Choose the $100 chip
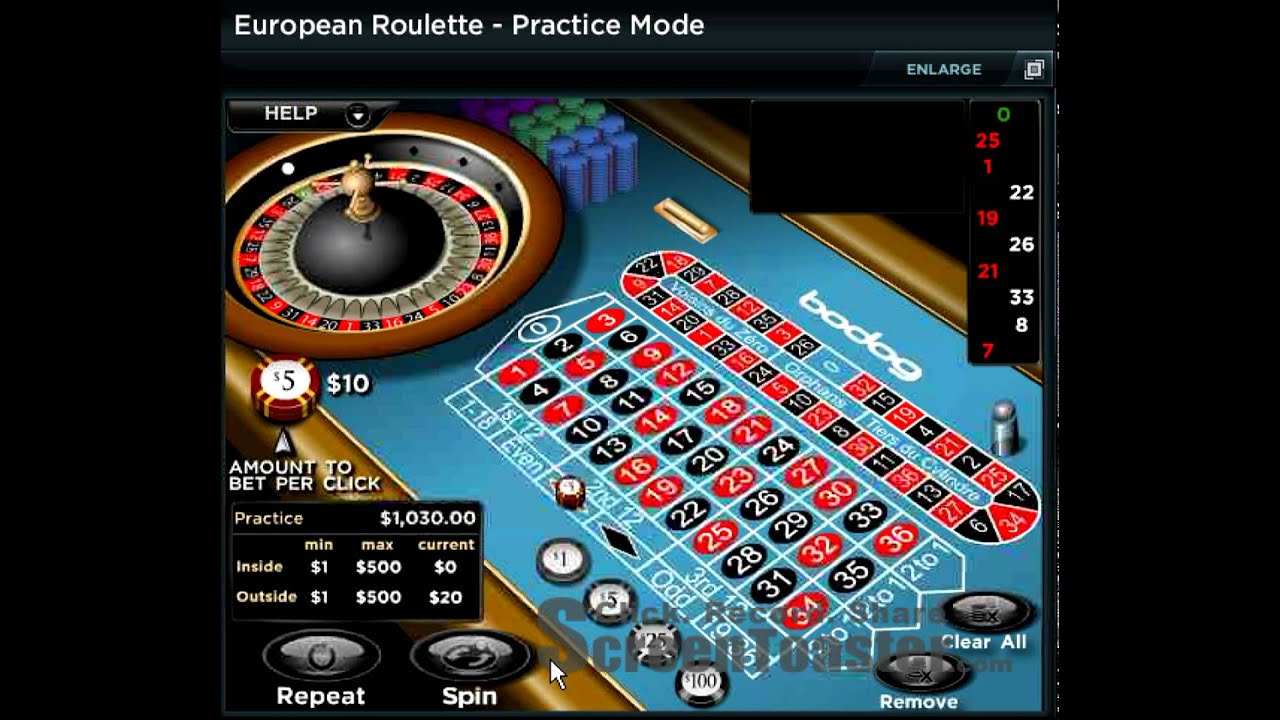Screen dimensions: 1280x720 [x=699, y=683]
